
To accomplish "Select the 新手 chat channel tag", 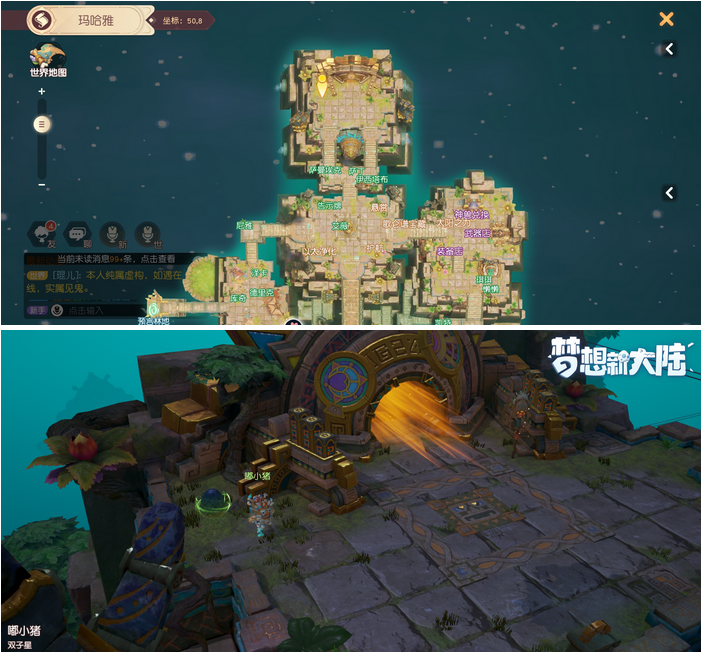I will [x=37, y=311].
